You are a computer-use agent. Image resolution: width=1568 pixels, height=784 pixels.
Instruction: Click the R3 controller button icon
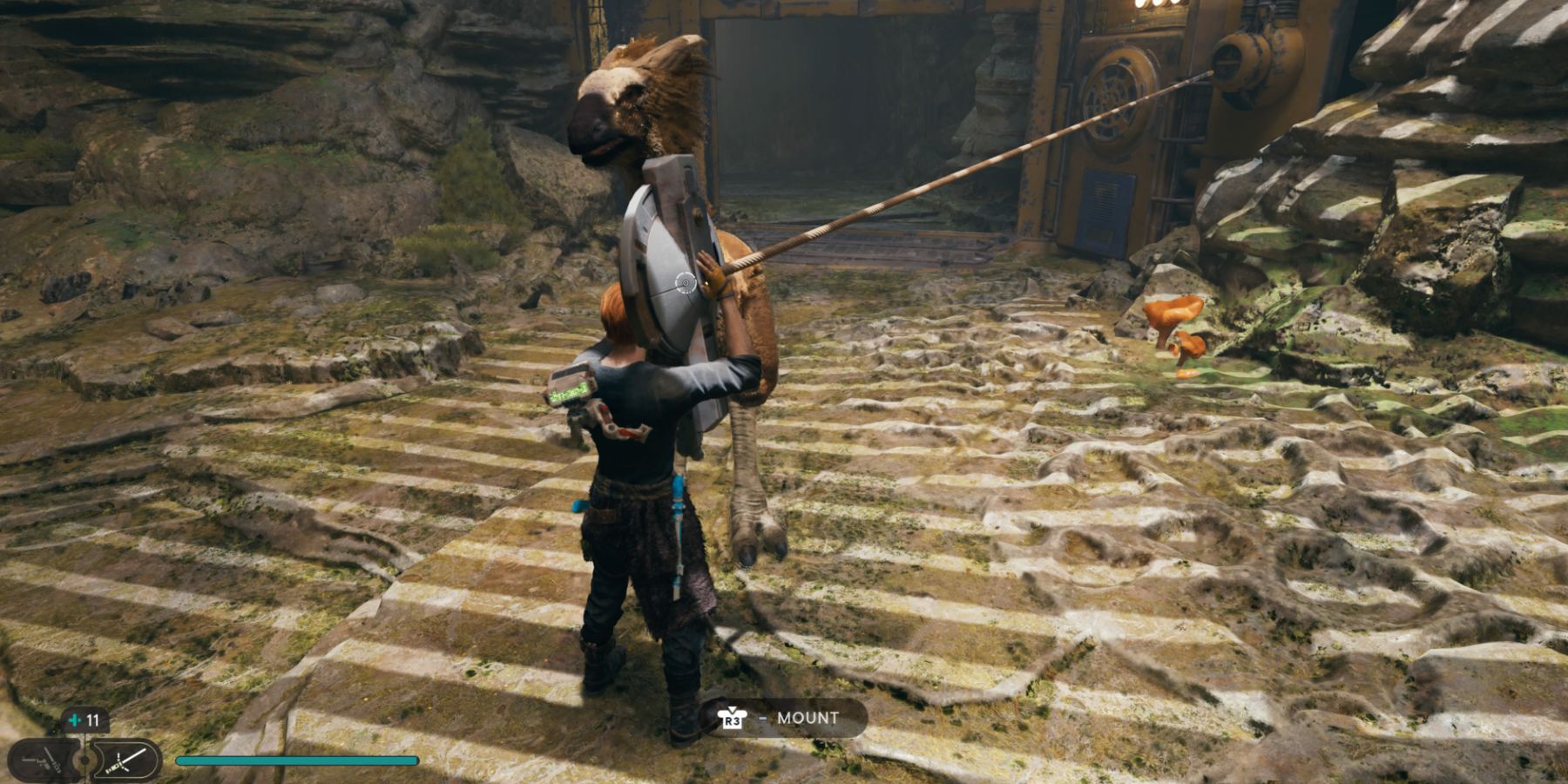pos(733,720)
